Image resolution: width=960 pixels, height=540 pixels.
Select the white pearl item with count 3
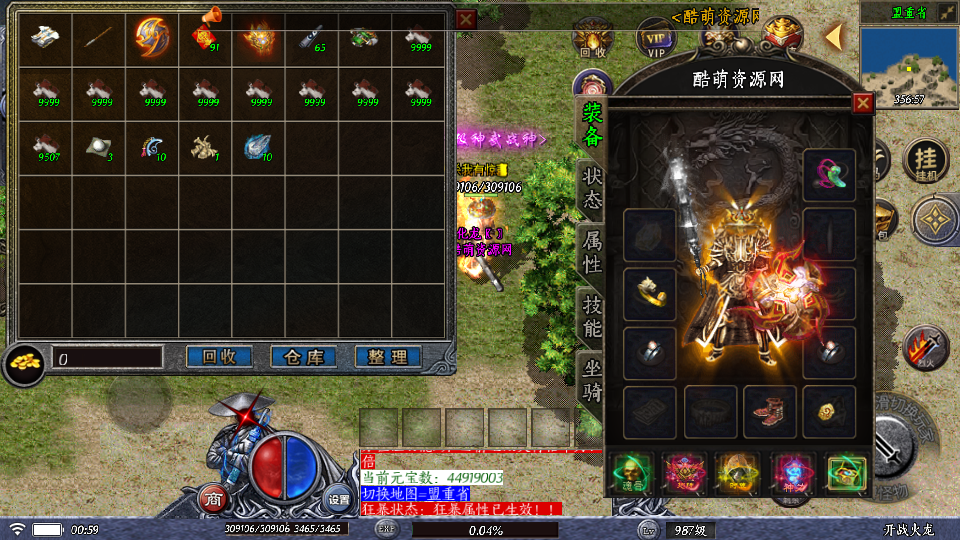pos(99,147)
